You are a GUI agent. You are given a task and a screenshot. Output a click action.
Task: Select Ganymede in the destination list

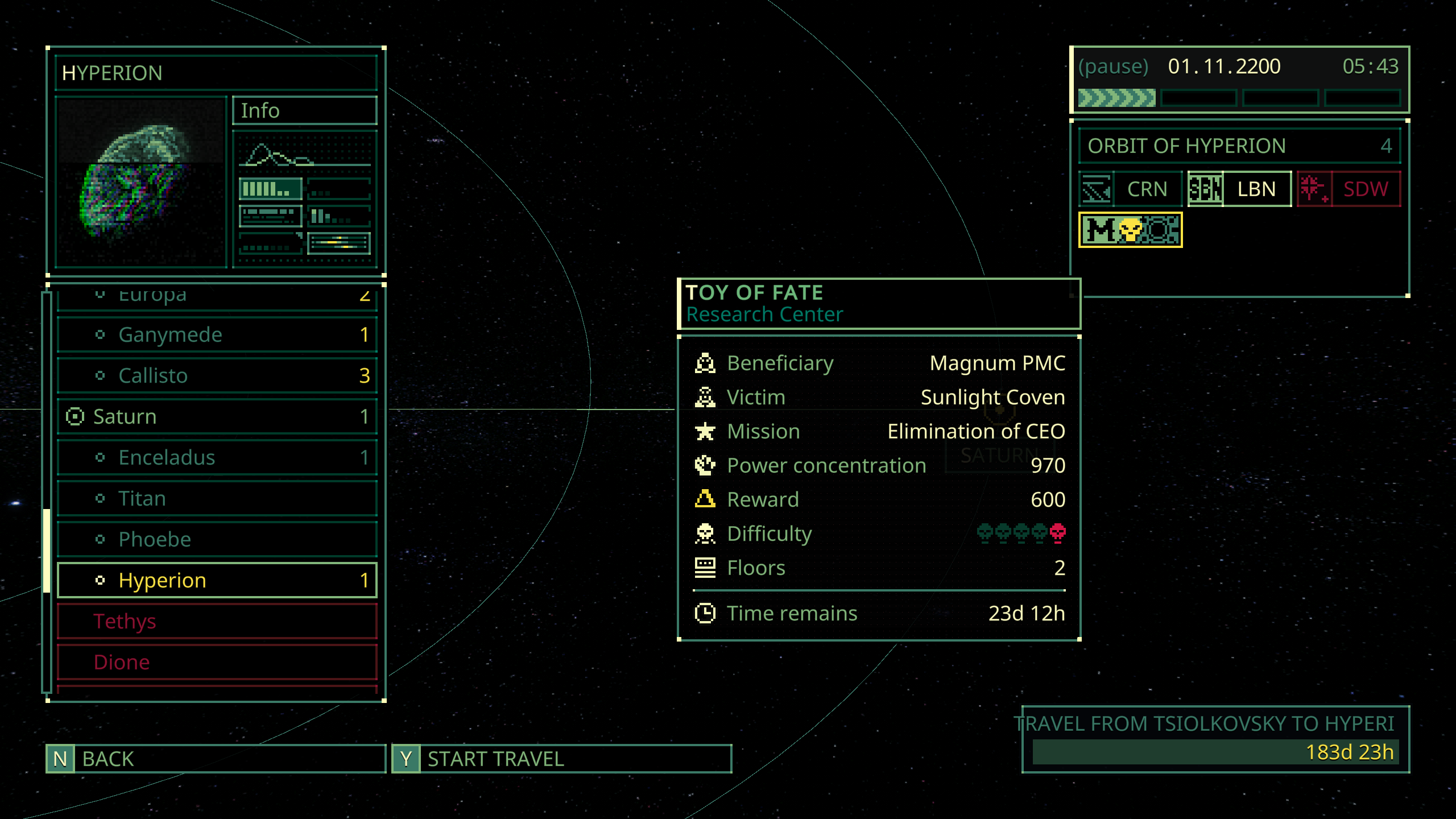pos(216,334)
